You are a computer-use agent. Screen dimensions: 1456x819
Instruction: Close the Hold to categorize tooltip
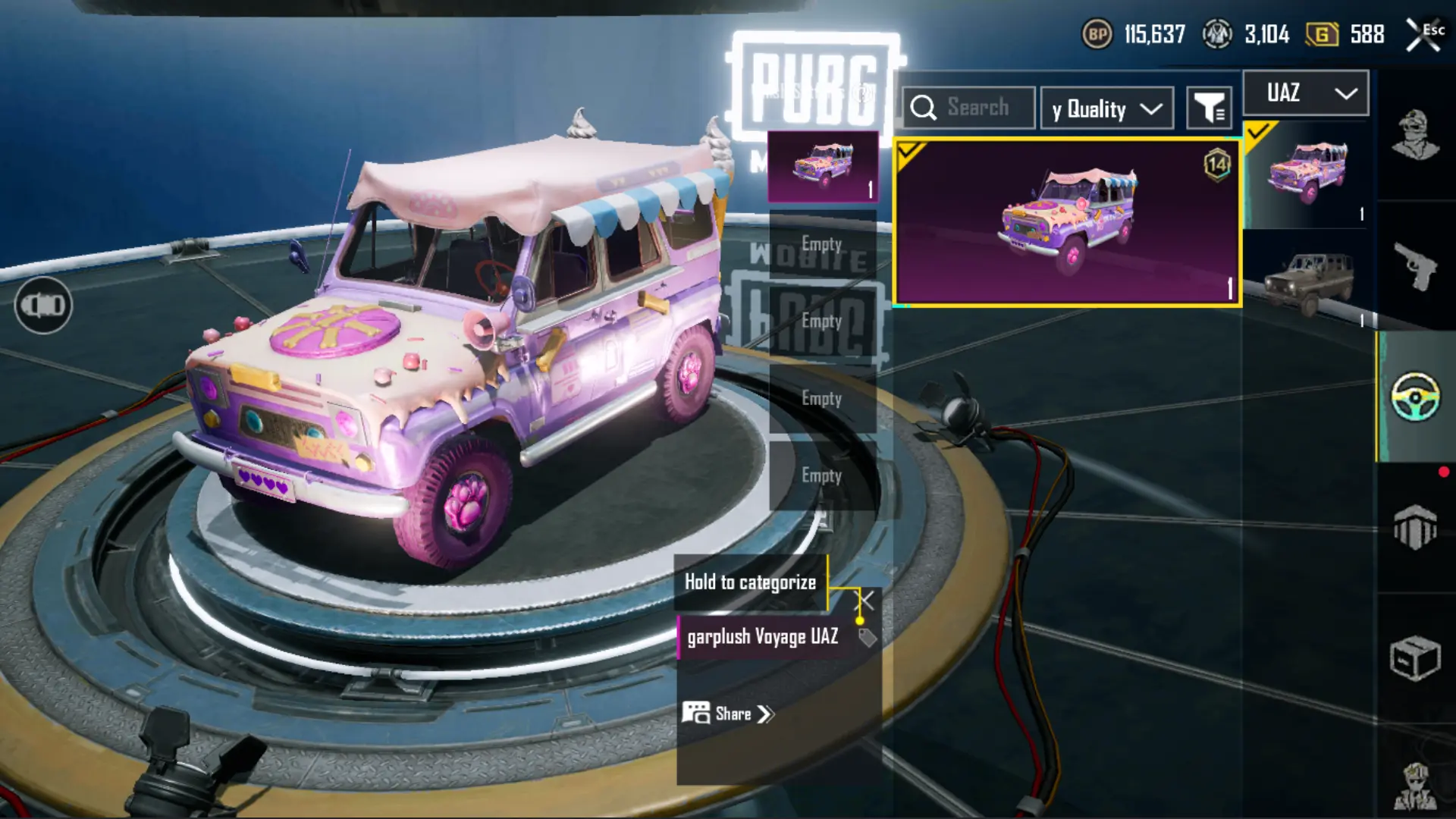click(x=865, y=601)
